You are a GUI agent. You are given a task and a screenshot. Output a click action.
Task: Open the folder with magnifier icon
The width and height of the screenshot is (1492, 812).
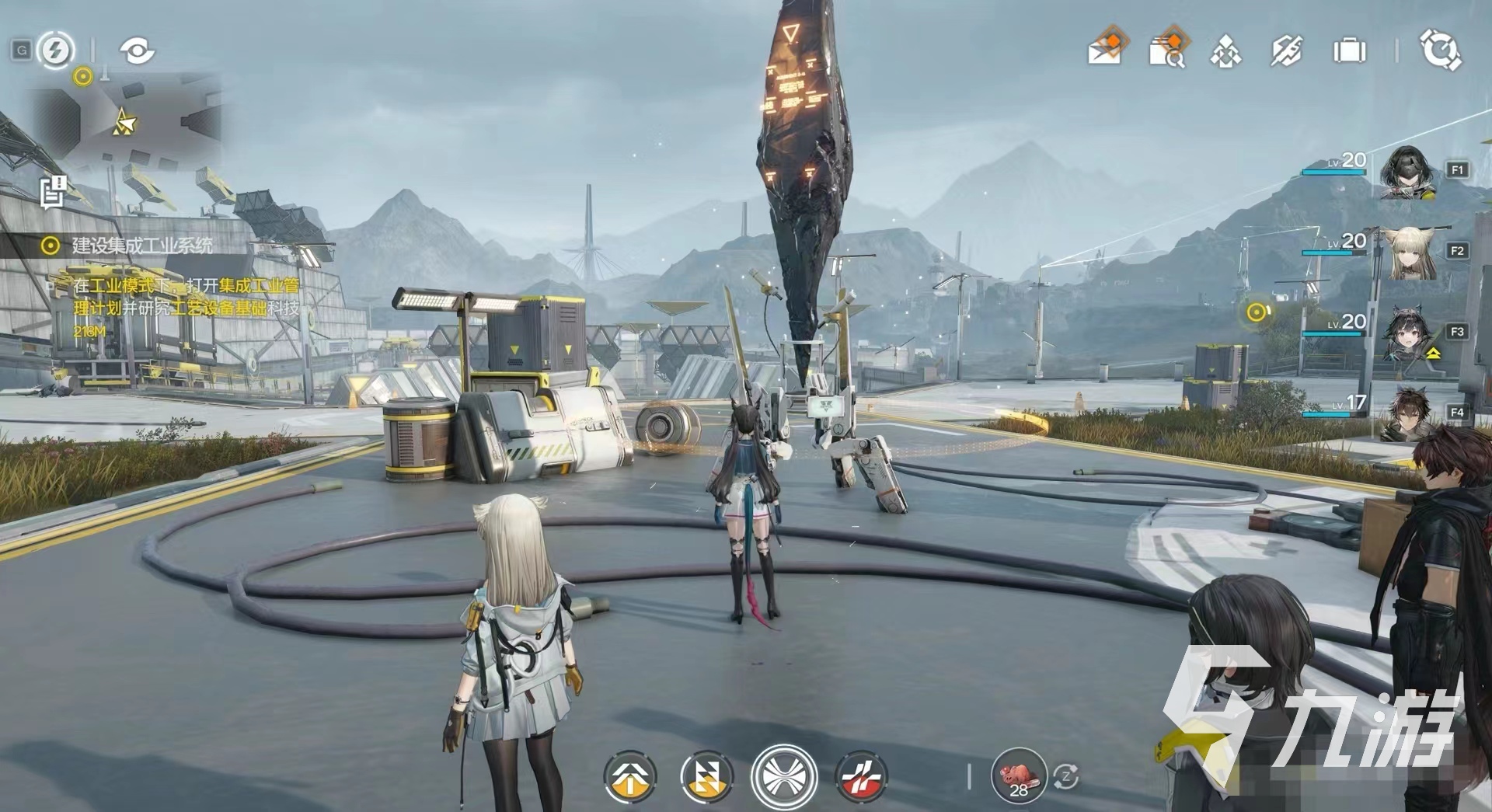coord(1167,50)
